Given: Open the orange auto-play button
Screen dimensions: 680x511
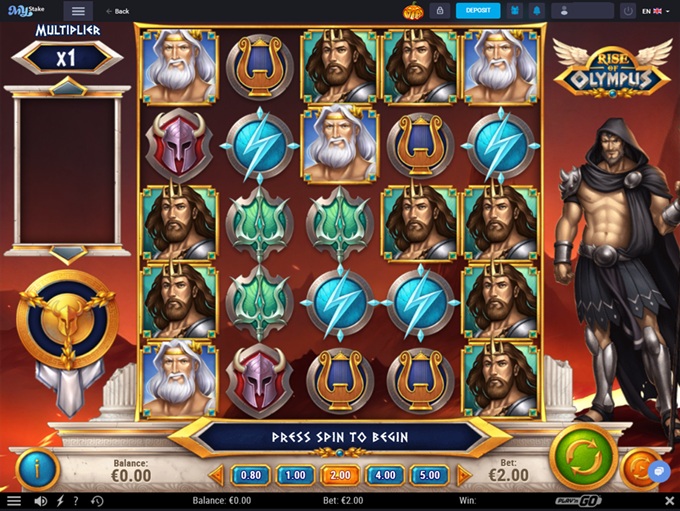Looking at the screenshot, I should point(638,468).
